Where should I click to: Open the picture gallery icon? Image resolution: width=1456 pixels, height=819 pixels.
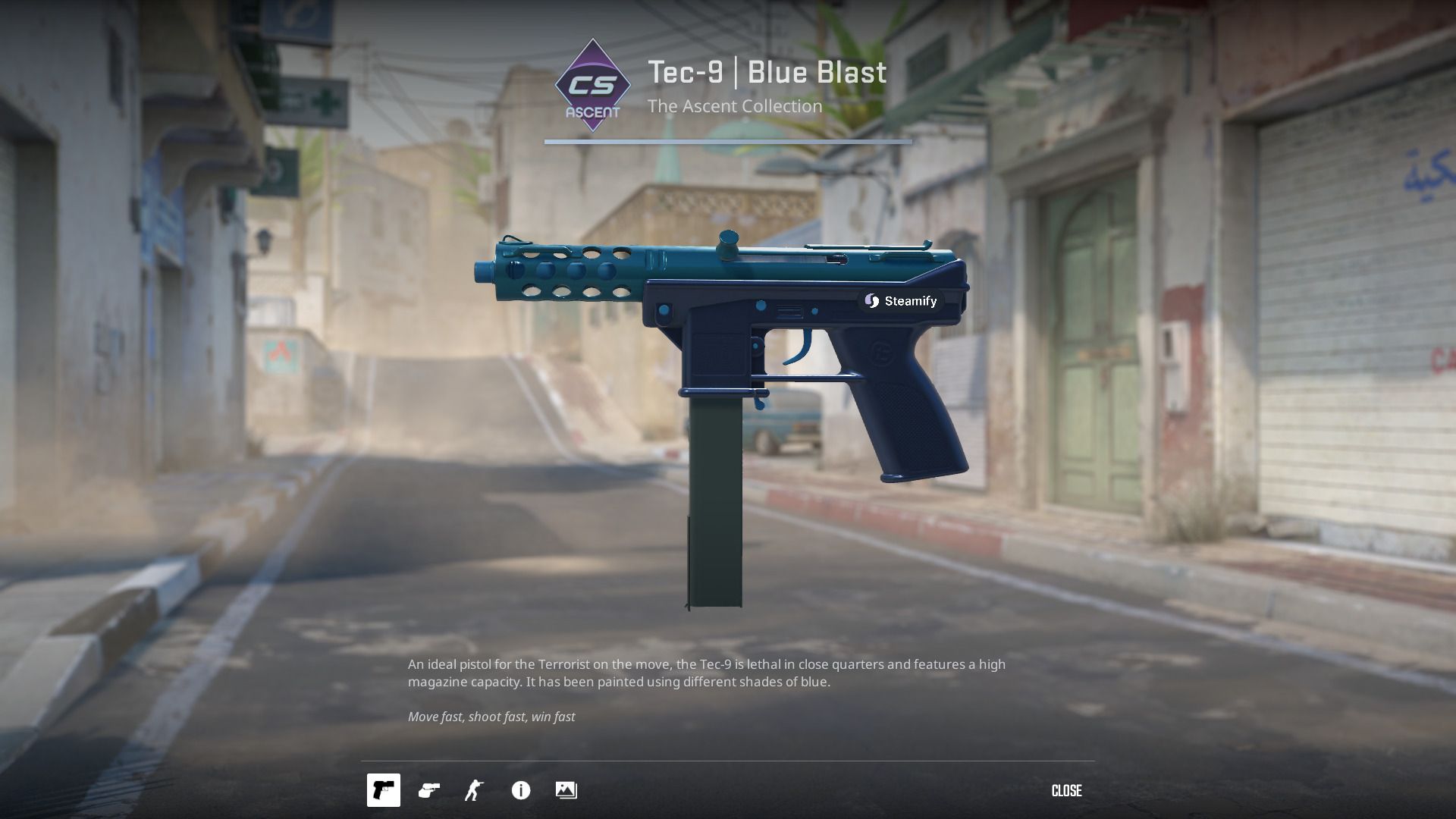click(x=566, y=790)
